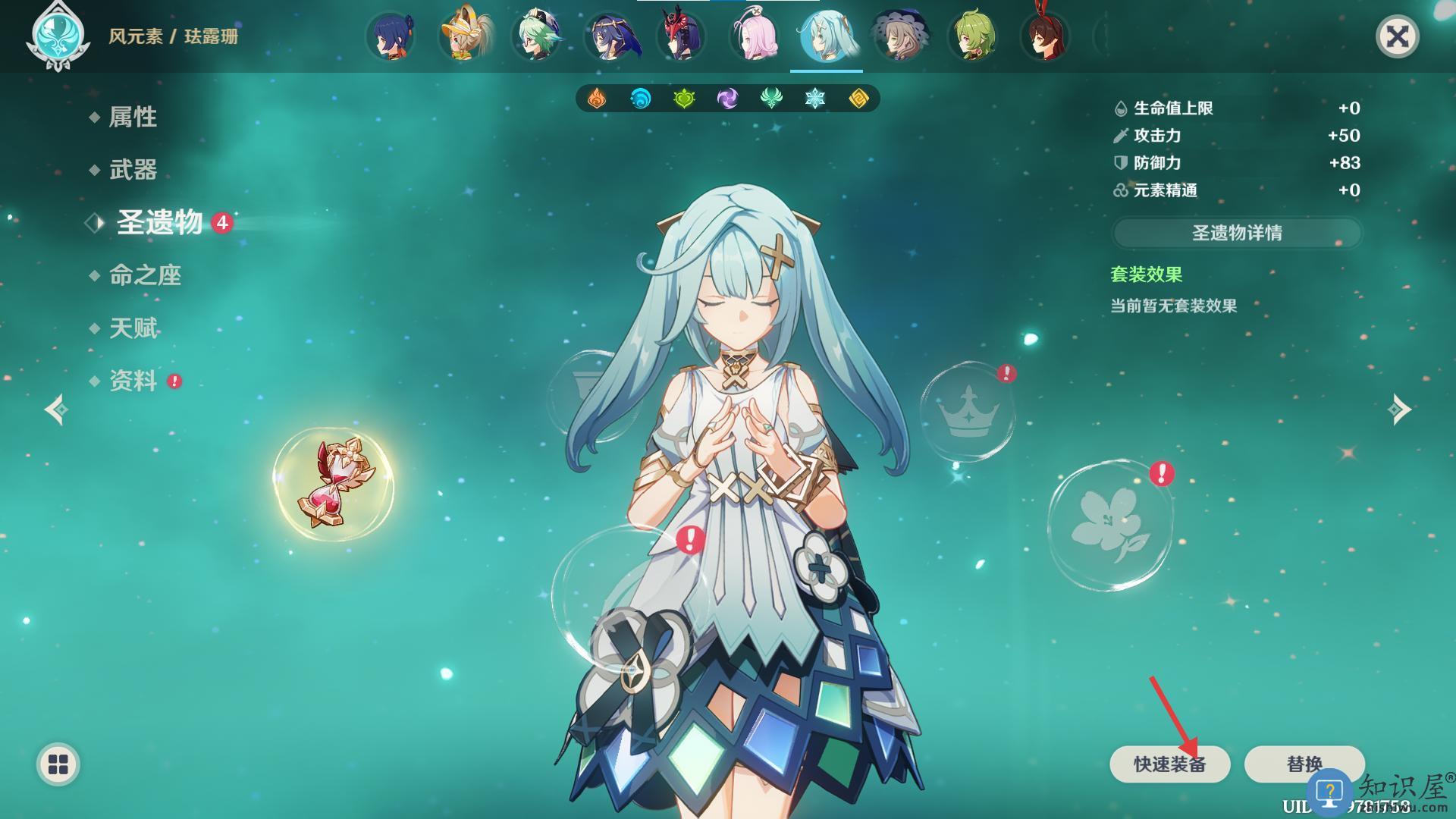1456x819 pixels.
Task: Switch to the 武器 weapon section
Action: click(133, 170)
